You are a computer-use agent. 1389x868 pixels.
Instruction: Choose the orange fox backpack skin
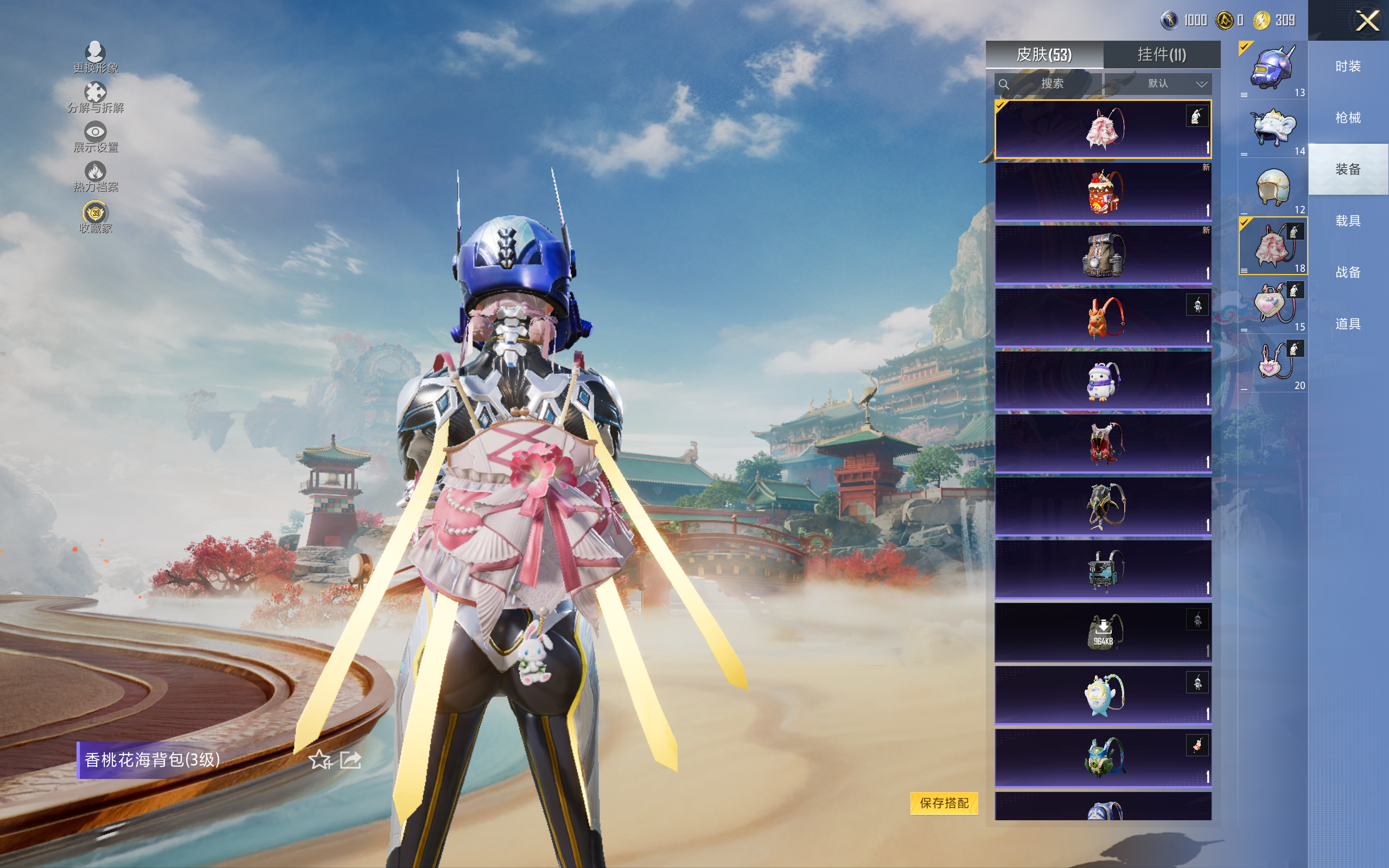[x=1103, y=317]
